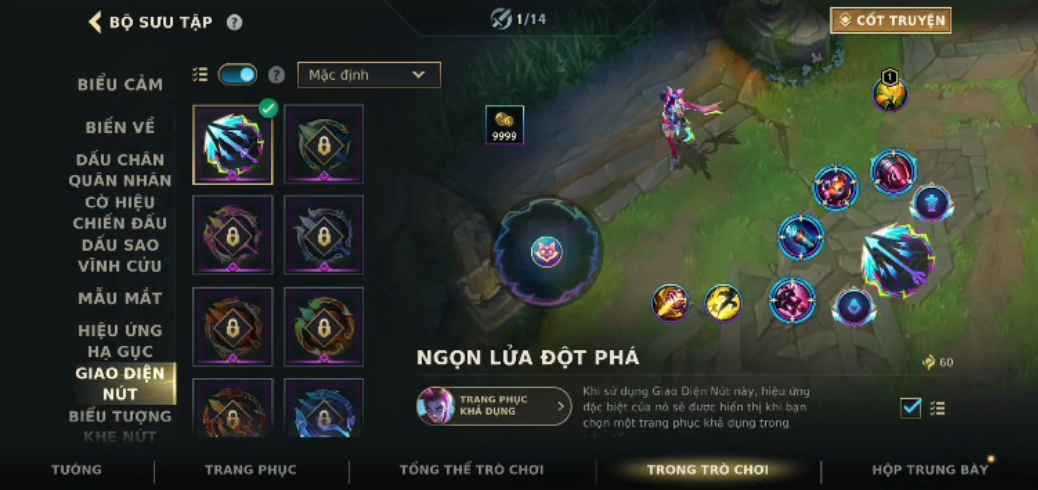Show the Hiệu Ứng Hạ Gục category
Screen dimensions: 1038x490
click(x=120, y=340)
